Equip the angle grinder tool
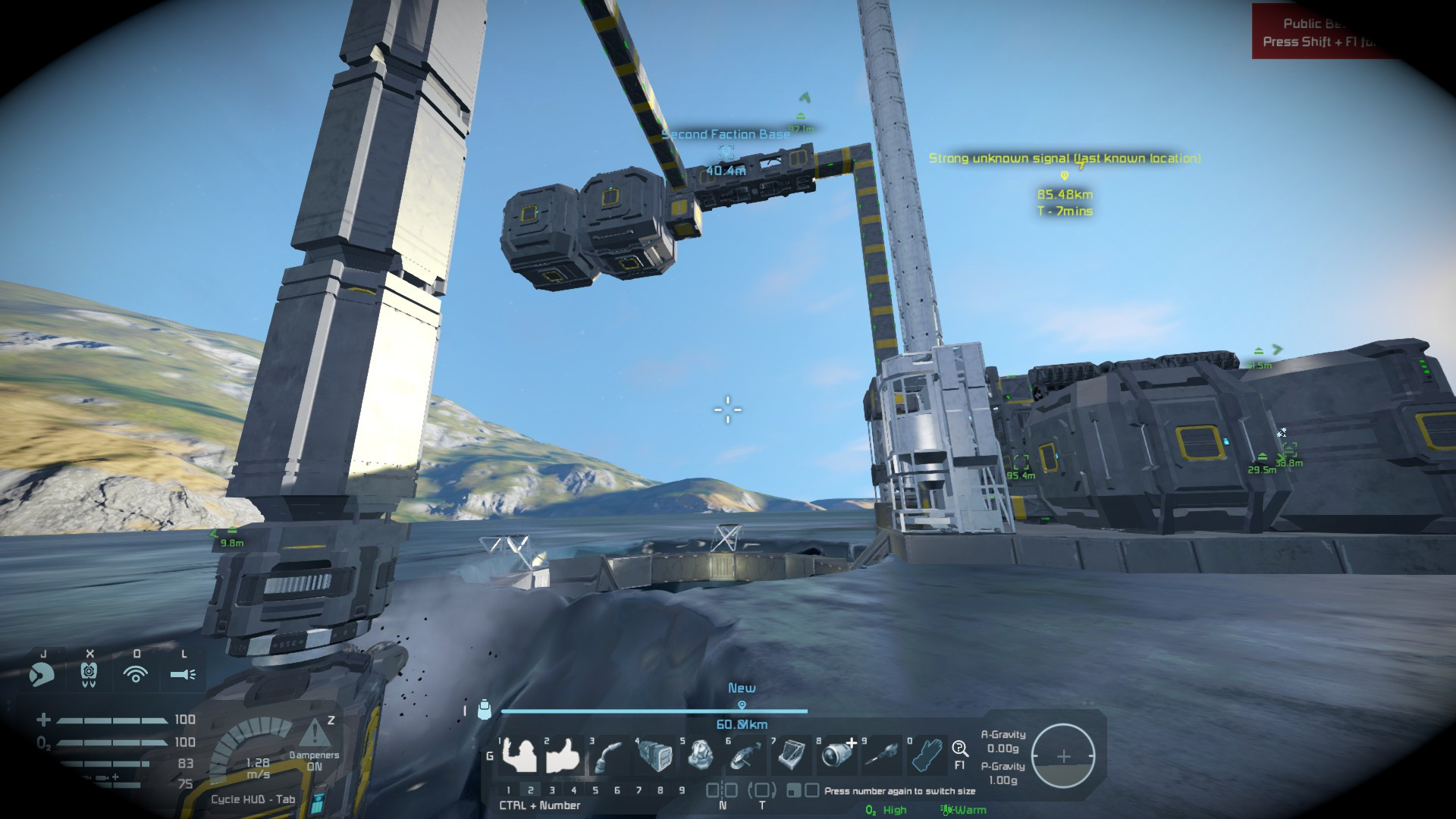This screenshot has width=1456, height=819. 745,755
